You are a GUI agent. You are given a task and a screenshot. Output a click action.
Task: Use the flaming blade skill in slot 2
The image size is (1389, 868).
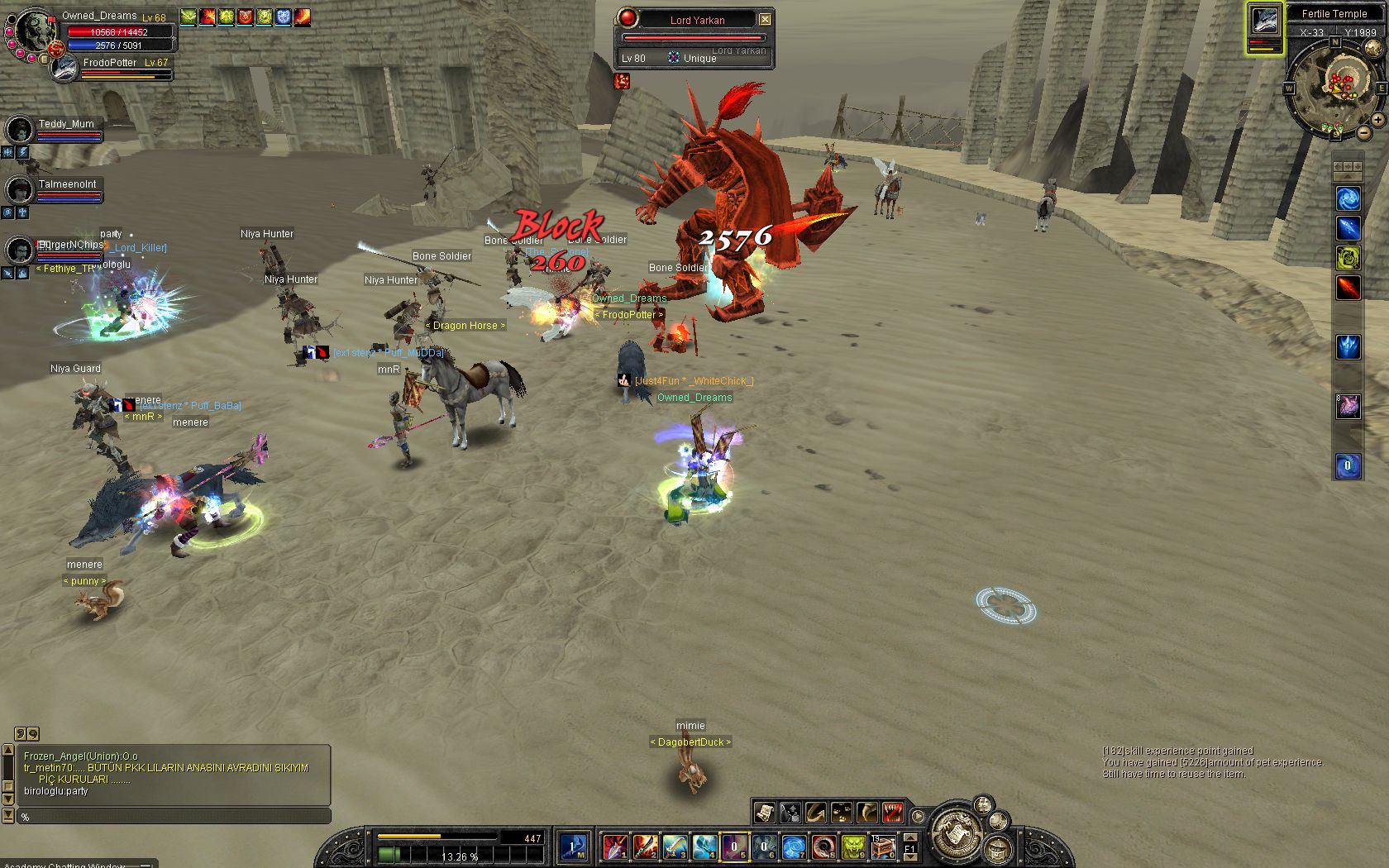[644, 847]
